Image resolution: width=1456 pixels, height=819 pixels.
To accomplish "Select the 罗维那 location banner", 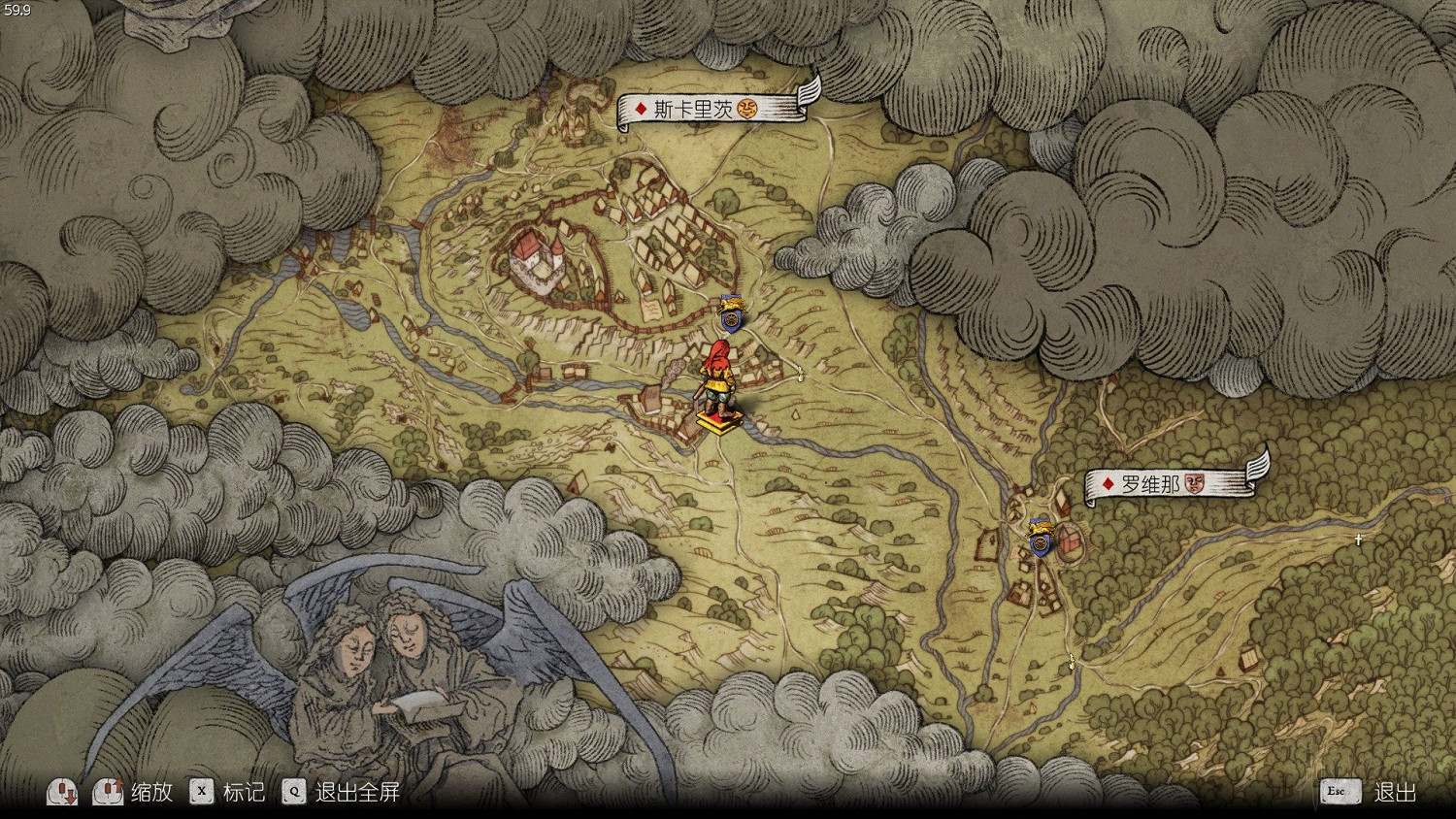I will 1170,483.
